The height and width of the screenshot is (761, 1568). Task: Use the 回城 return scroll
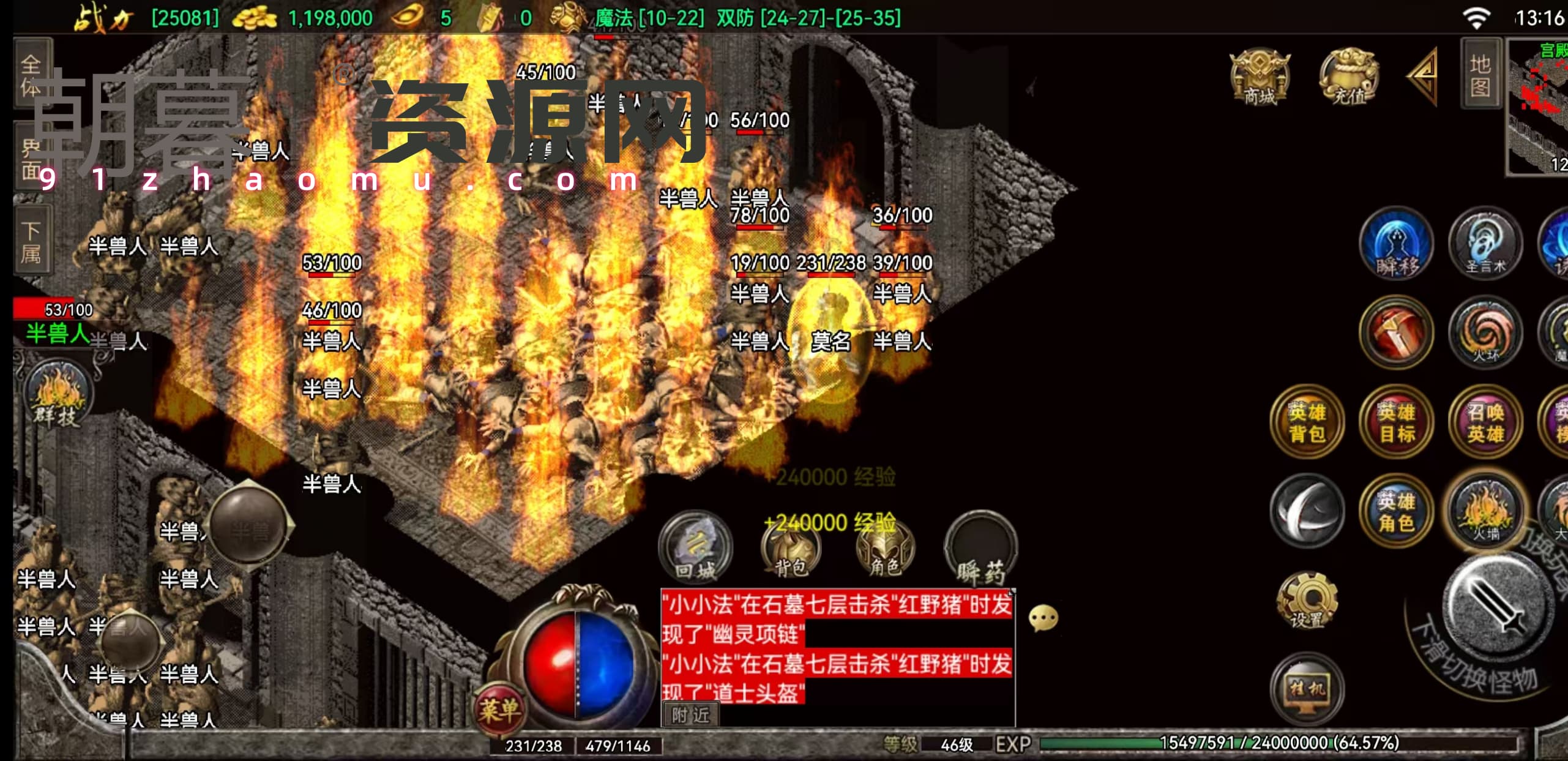pyautogui.click(x=695, y=548)
